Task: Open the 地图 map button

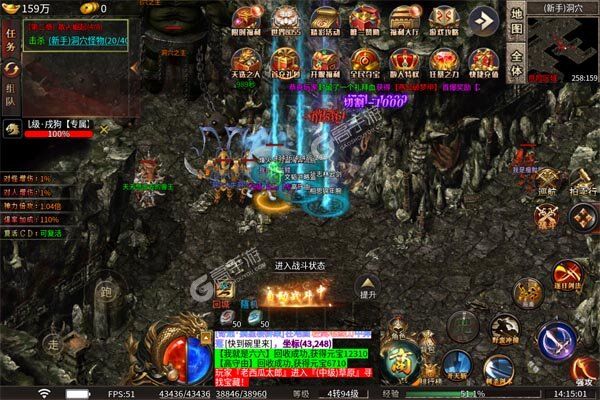Action: coord(516,18)
